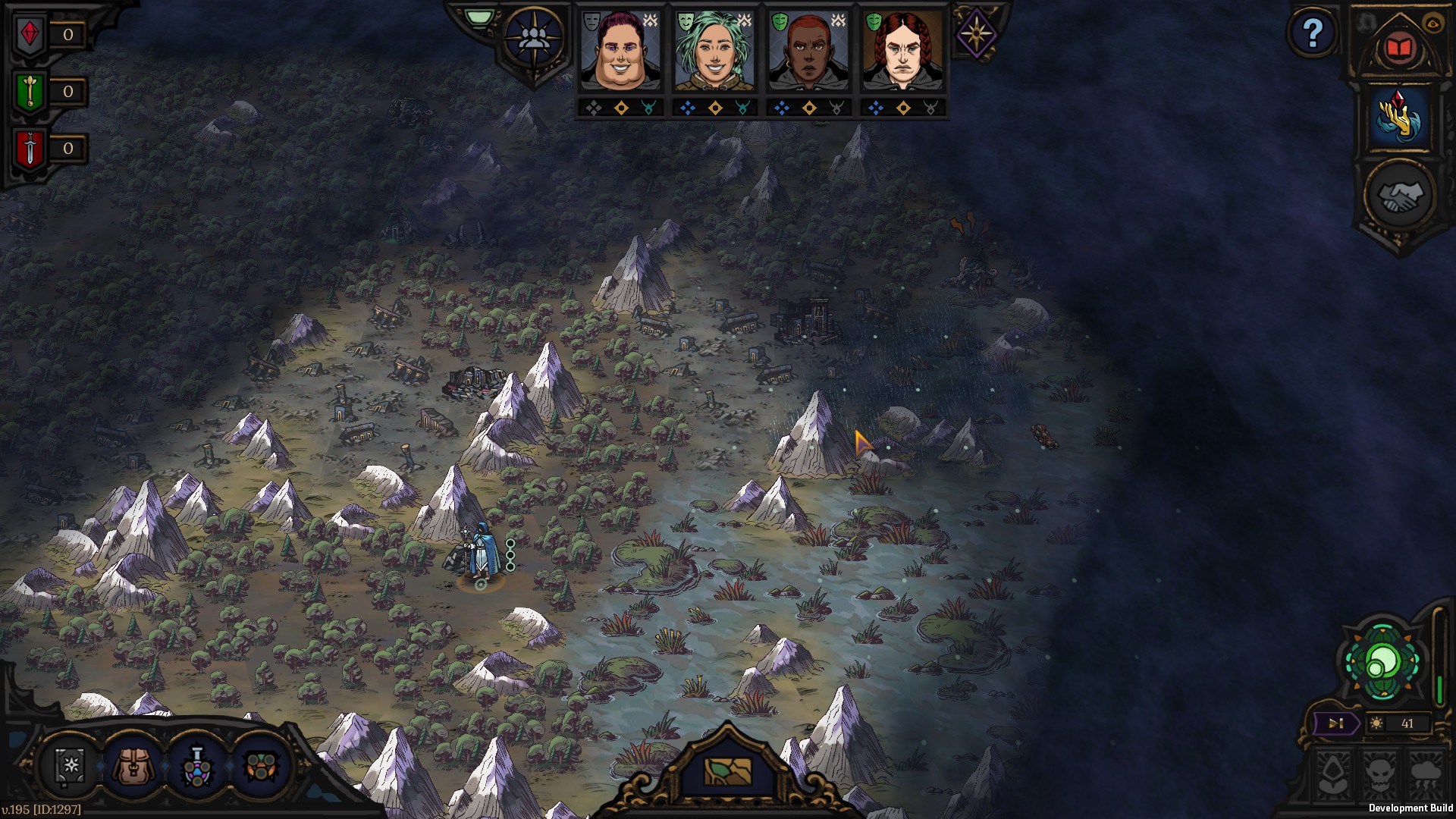Screen dimensions: 1456x819
Task: Open the map button at bottom center
Action: (x=728, y=772)
